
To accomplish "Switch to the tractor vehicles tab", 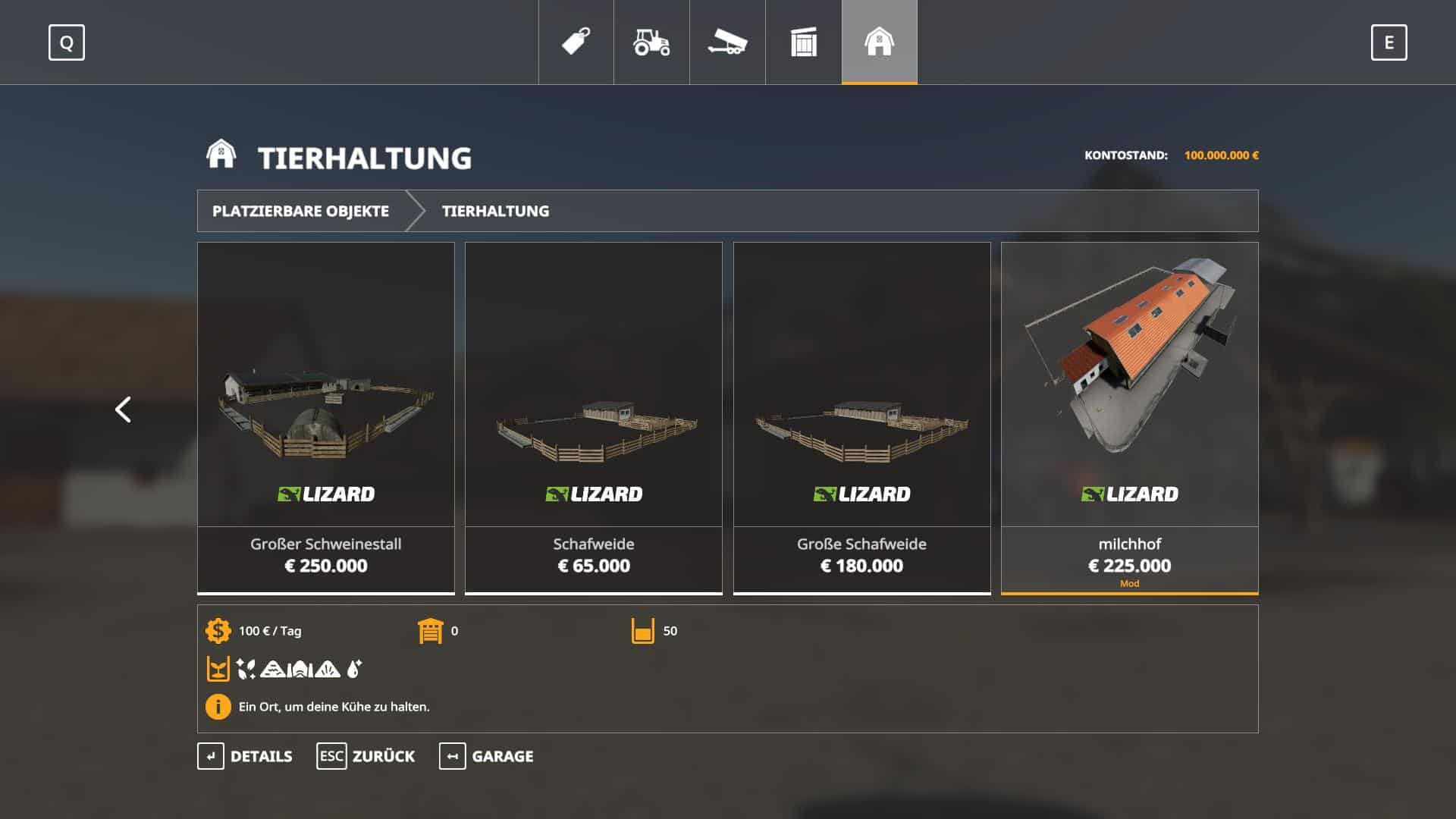I will point(651,42).
